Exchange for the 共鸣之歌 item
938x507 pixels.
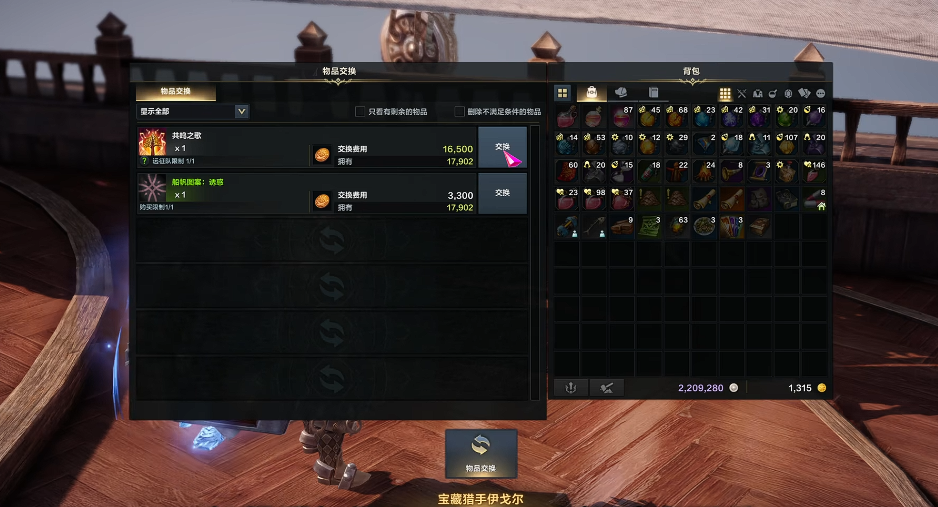[502, 147]
